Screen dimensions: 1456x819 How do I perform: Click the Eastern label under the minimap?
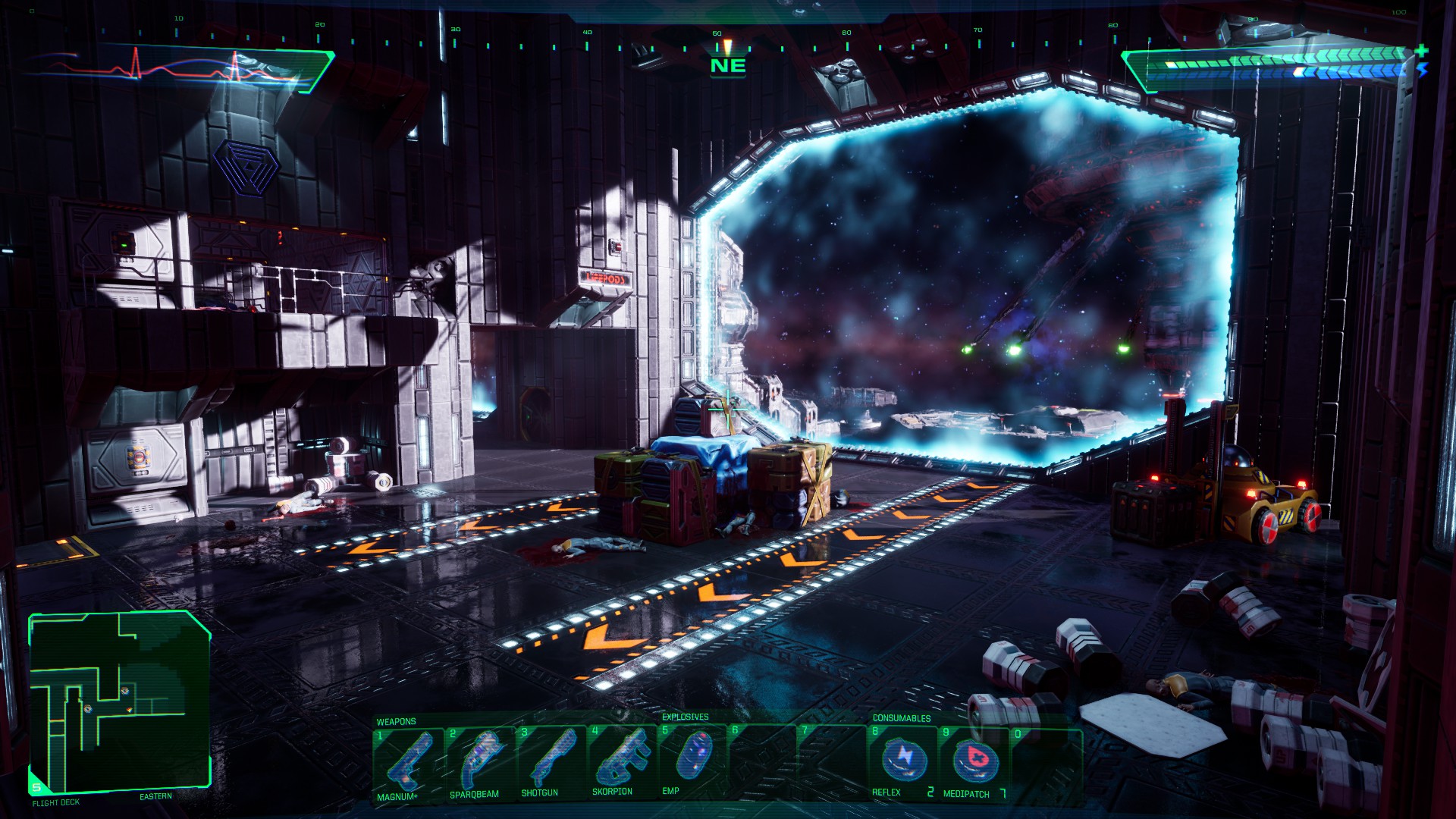[157, 796]
